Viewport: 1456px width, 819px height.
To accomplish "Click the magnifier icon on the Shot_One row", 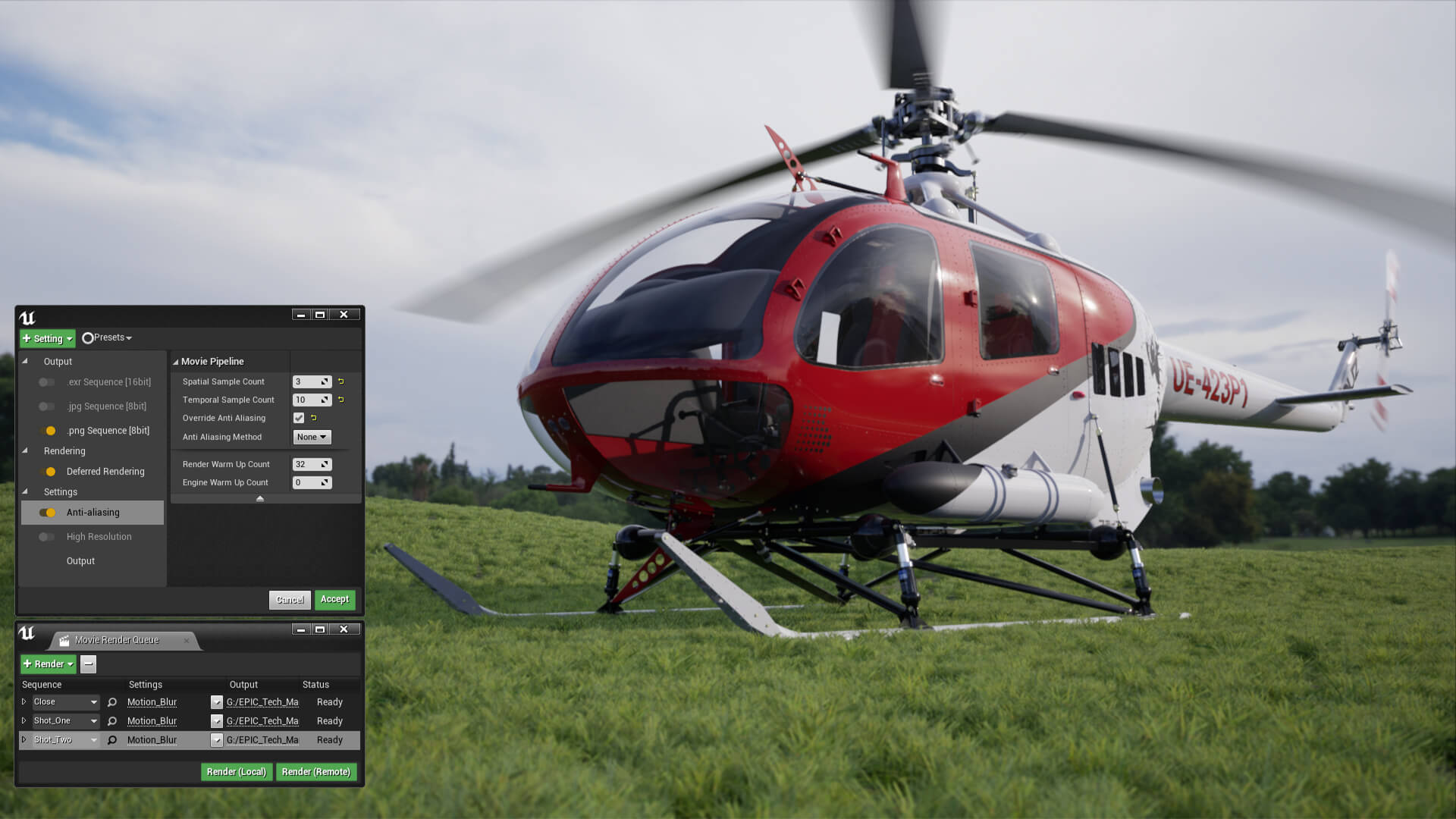I will click(x=111, y=720).
